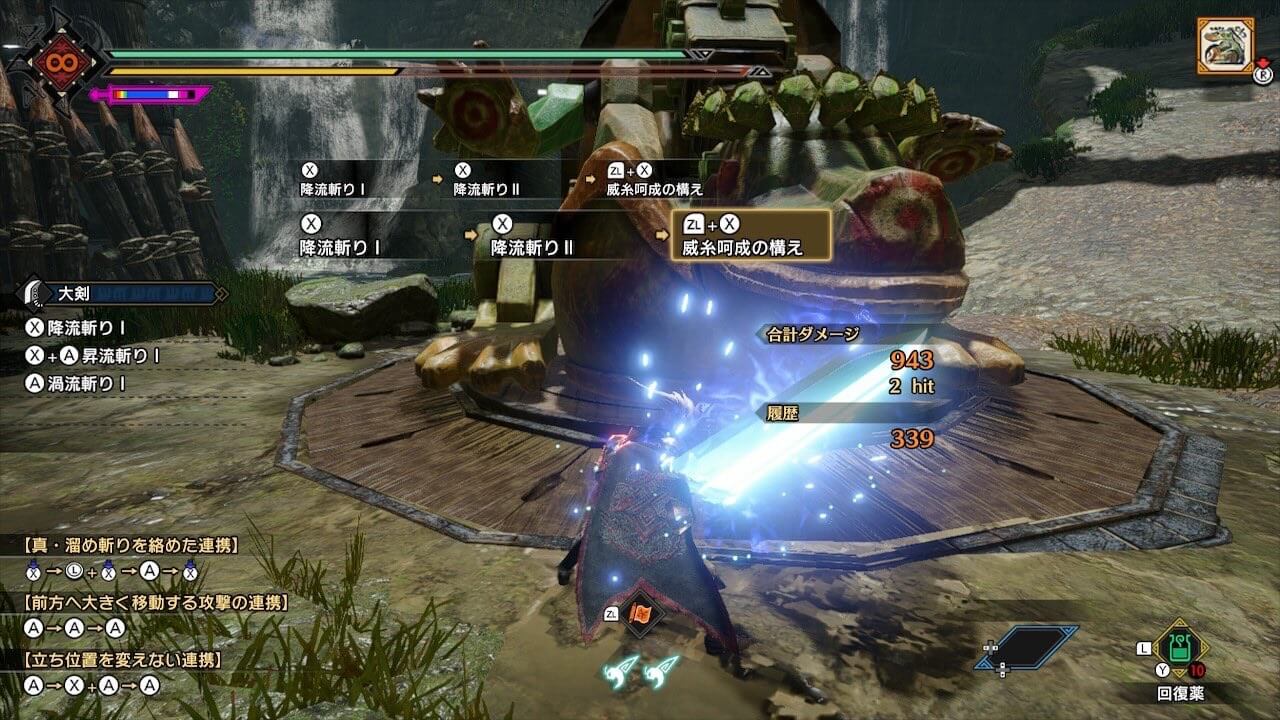
Task: Select the 真・溜め斬りを絡めた連携 combo heading
Action: click(130, 545)
